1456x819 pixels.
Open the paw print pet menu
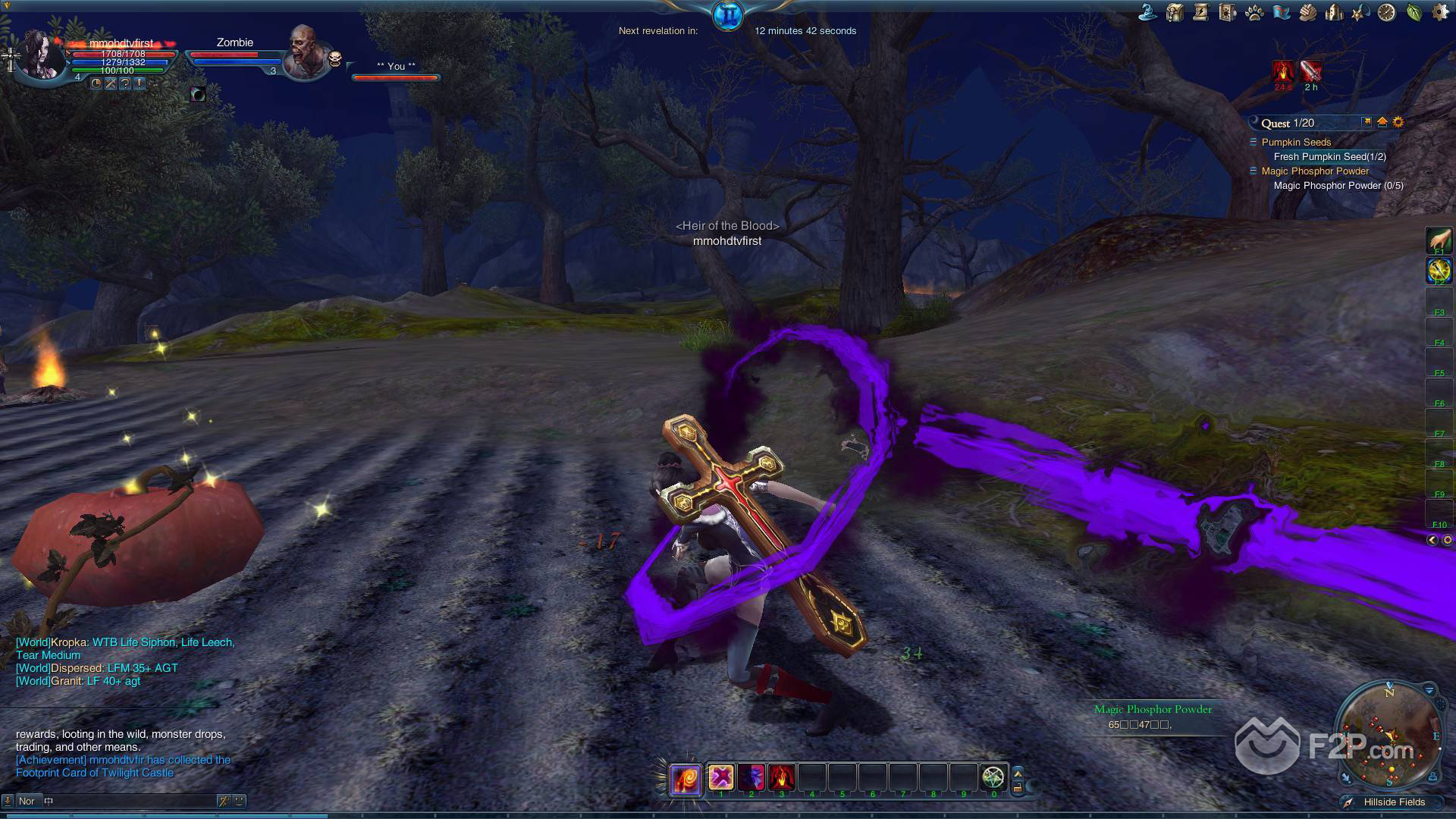pyautogui.click(x=1254, y=13)
